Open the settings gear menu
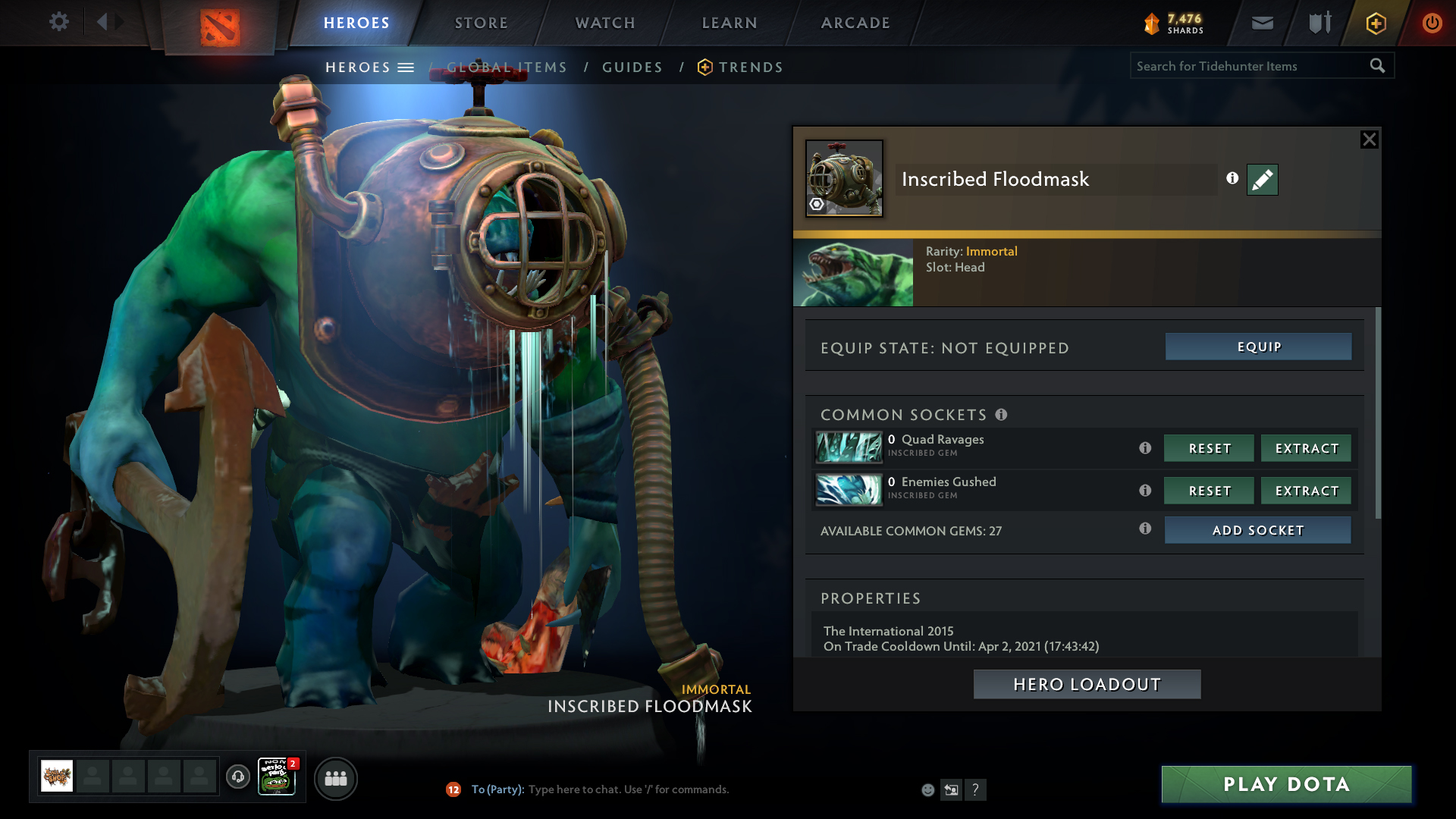This screenshot has width=1456, height=819. pos(58,22)
